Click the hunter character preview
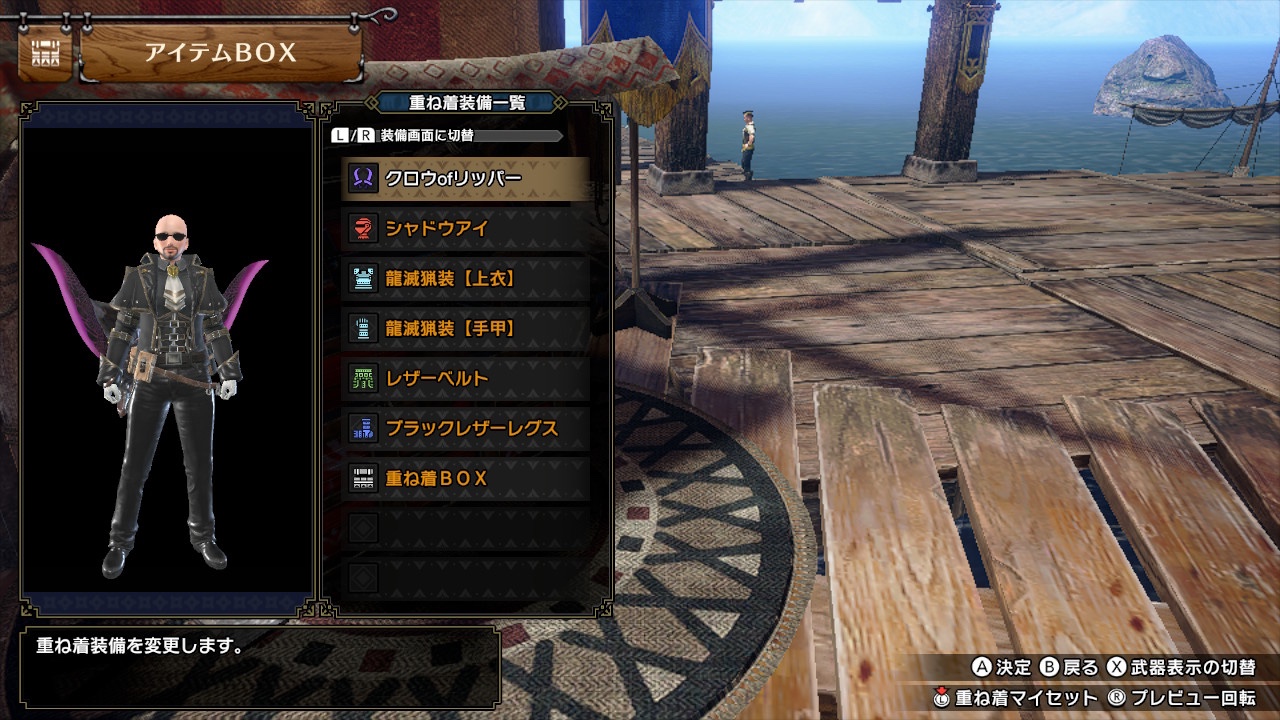The height and width of the screenshot is (720, 1280). [168, 392]
